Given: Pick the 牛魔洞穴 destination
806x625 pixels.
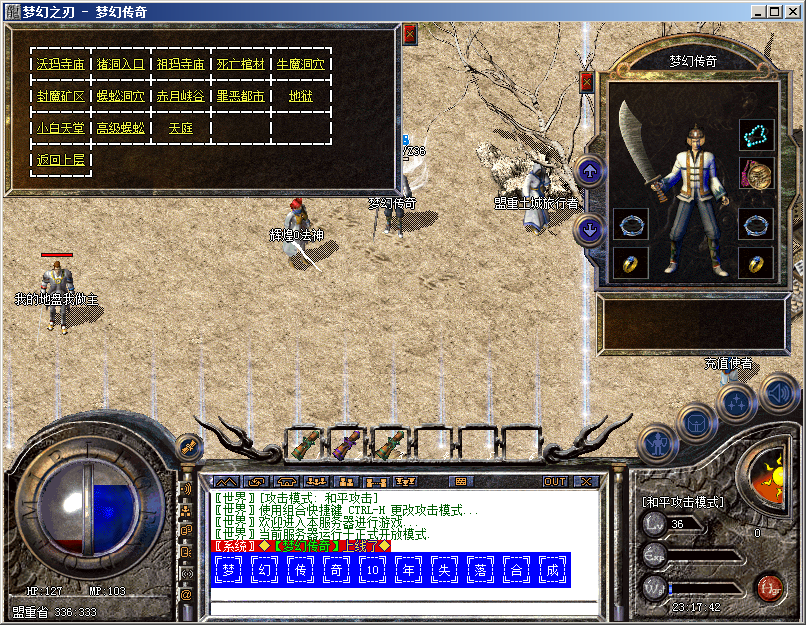Looking at the screenshot, I should [x=301, y=64].
